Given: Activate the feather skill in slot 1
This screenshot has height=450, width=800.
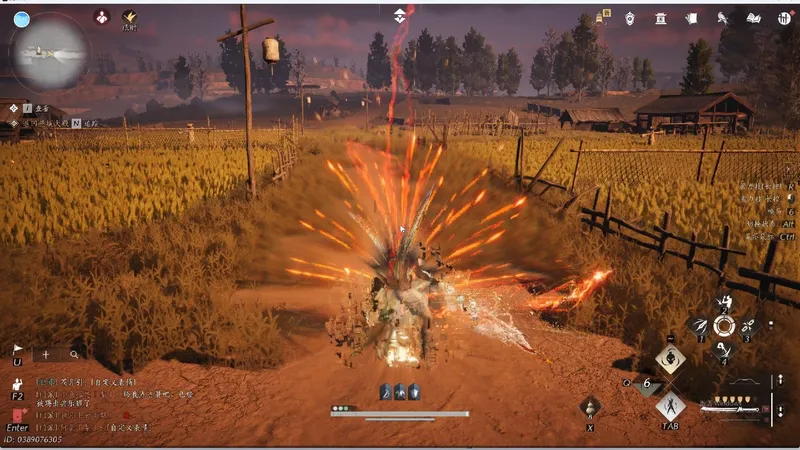Looking at the screenshot, I should tap(701, 326).
